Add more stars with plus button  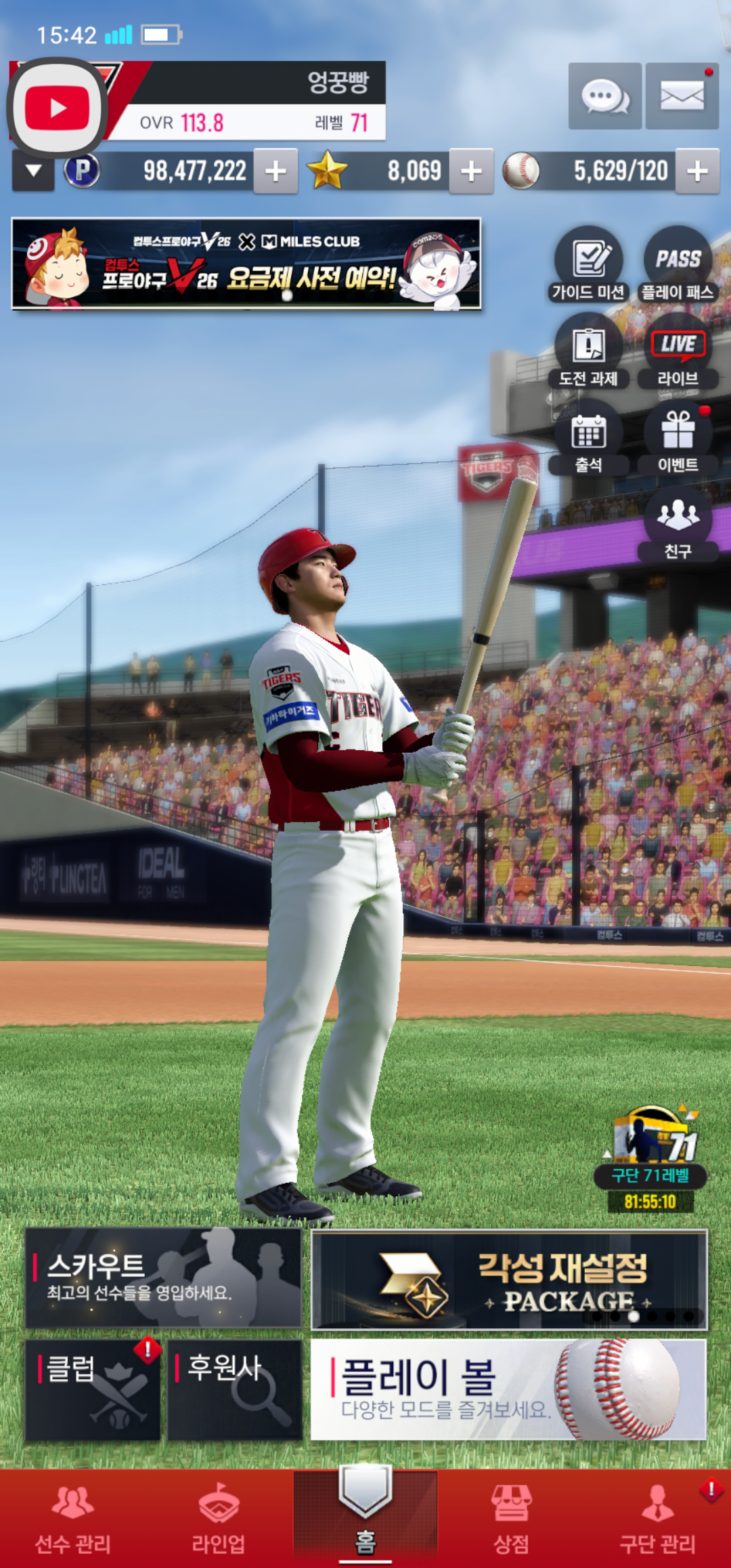(x=471, y=171)
